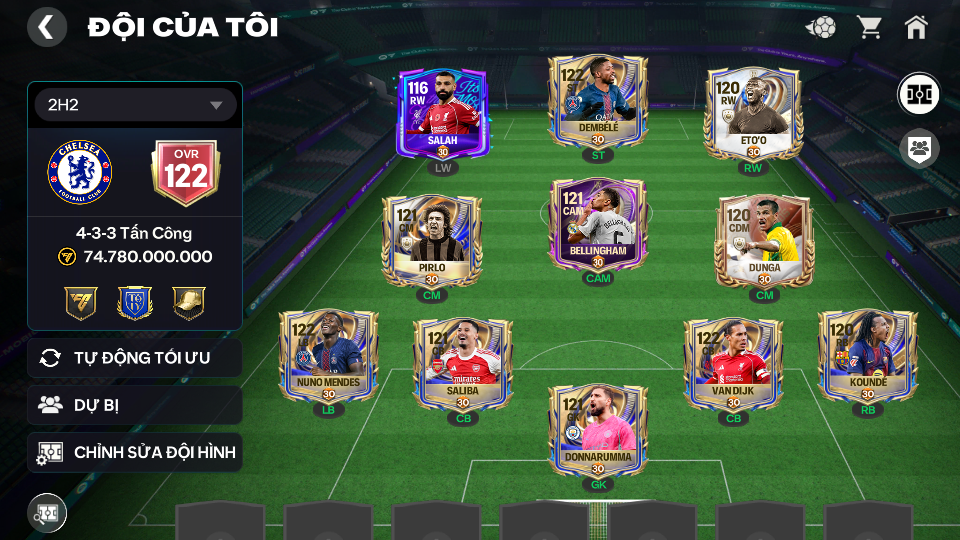This screenshot has width=960, height=540.
Task: Click the TỰ ĐỘNG TỐI ƯU button
Action: 135,358
